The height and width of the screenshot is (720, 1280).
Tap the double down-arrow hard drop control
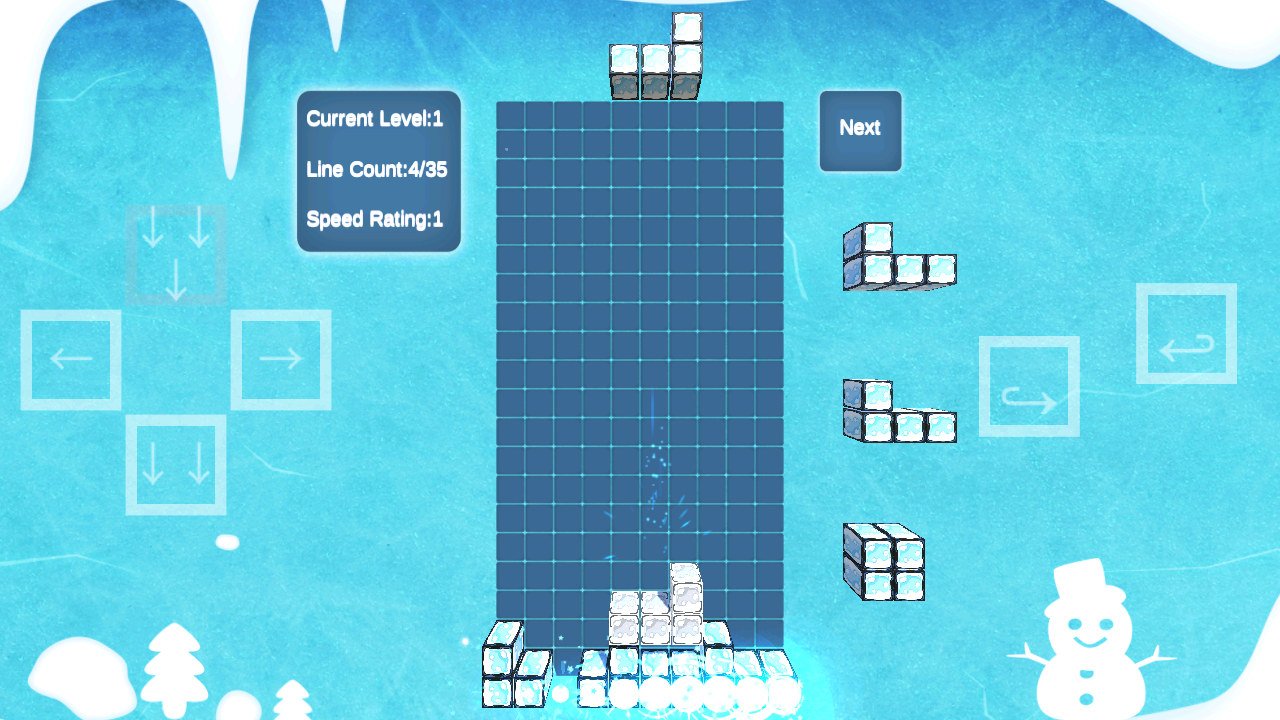point(175,466)
